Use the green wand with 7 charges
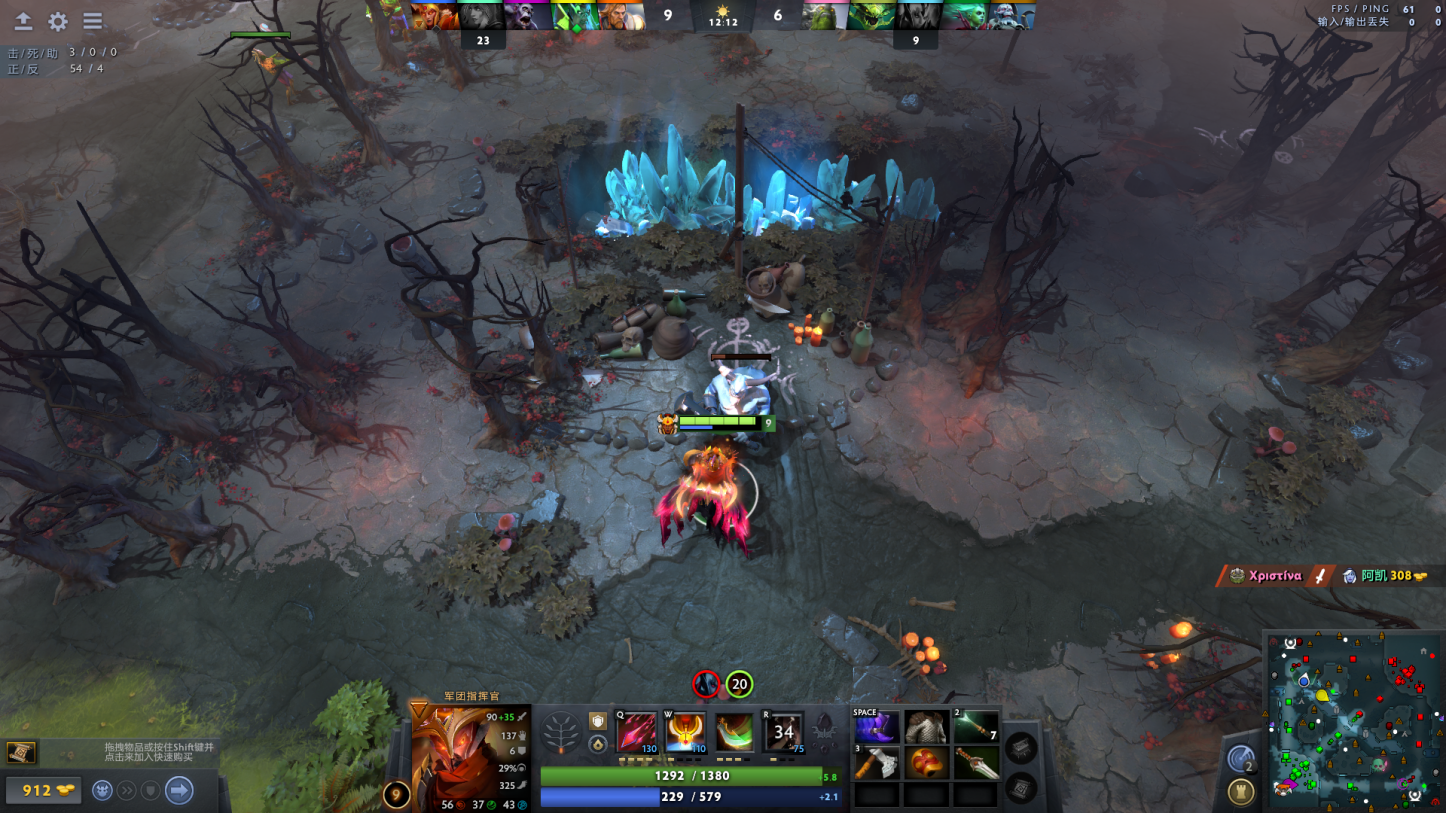 point(976,728)
